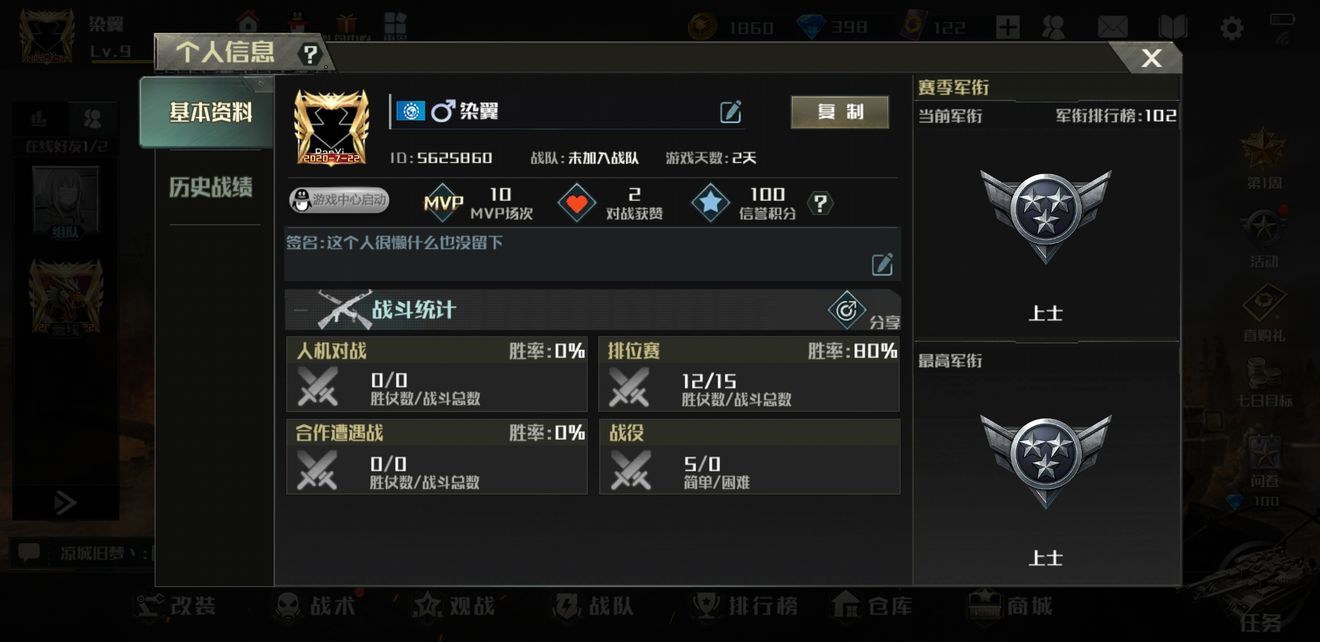
Task: Tap the 游戏中心启动 badge
Action: pyautogui.click(x=339, y=200)
